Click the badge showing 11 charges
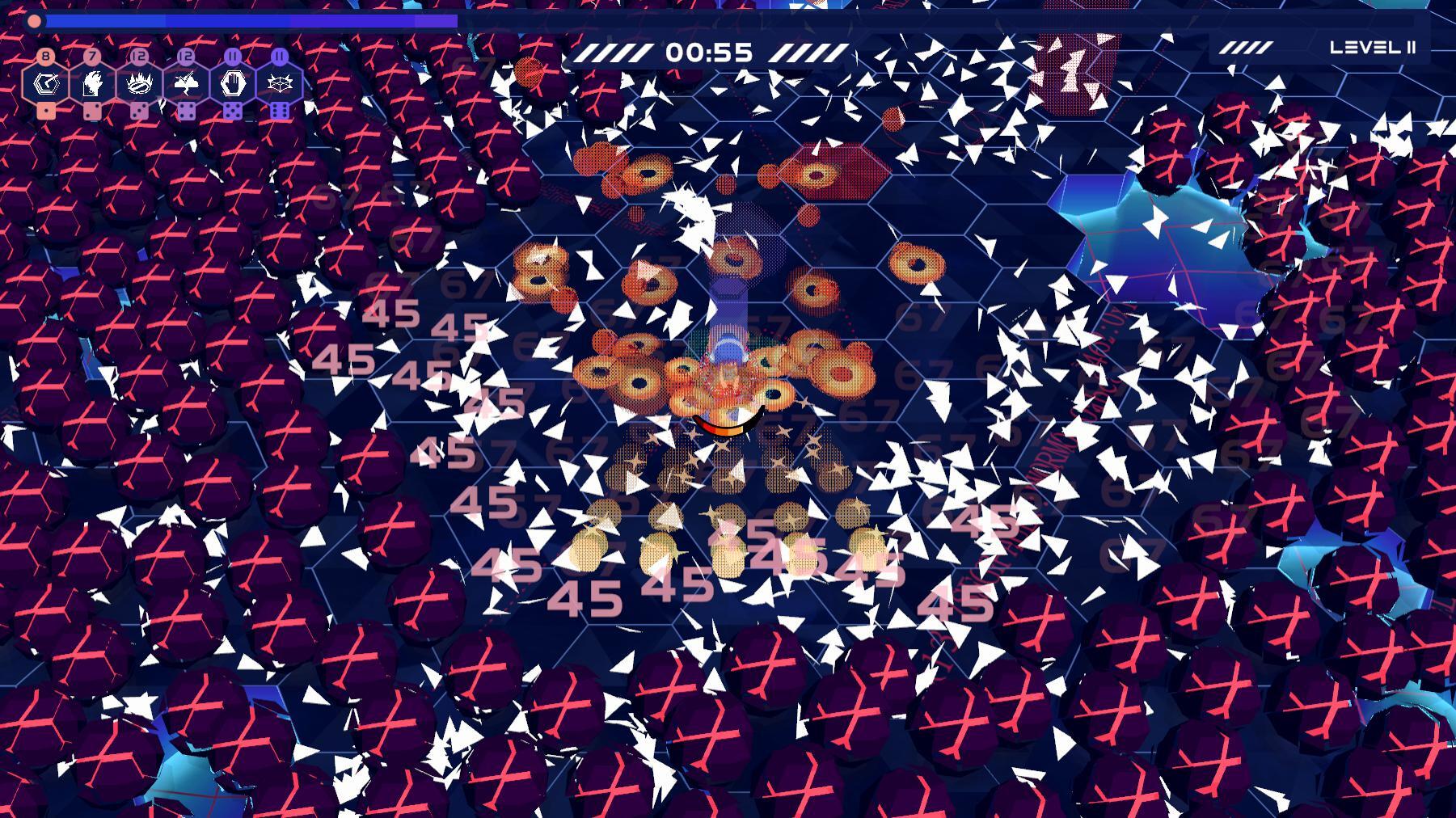This screenshot has width=1456, height=818. point(232,56)
